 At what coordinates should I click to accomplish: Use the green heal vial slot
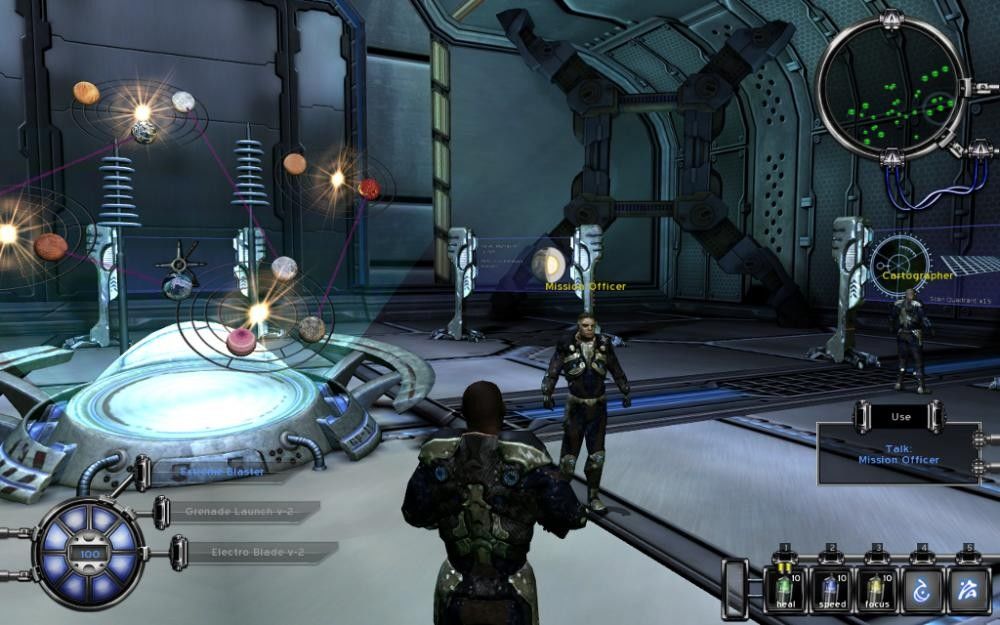point(785,587)
